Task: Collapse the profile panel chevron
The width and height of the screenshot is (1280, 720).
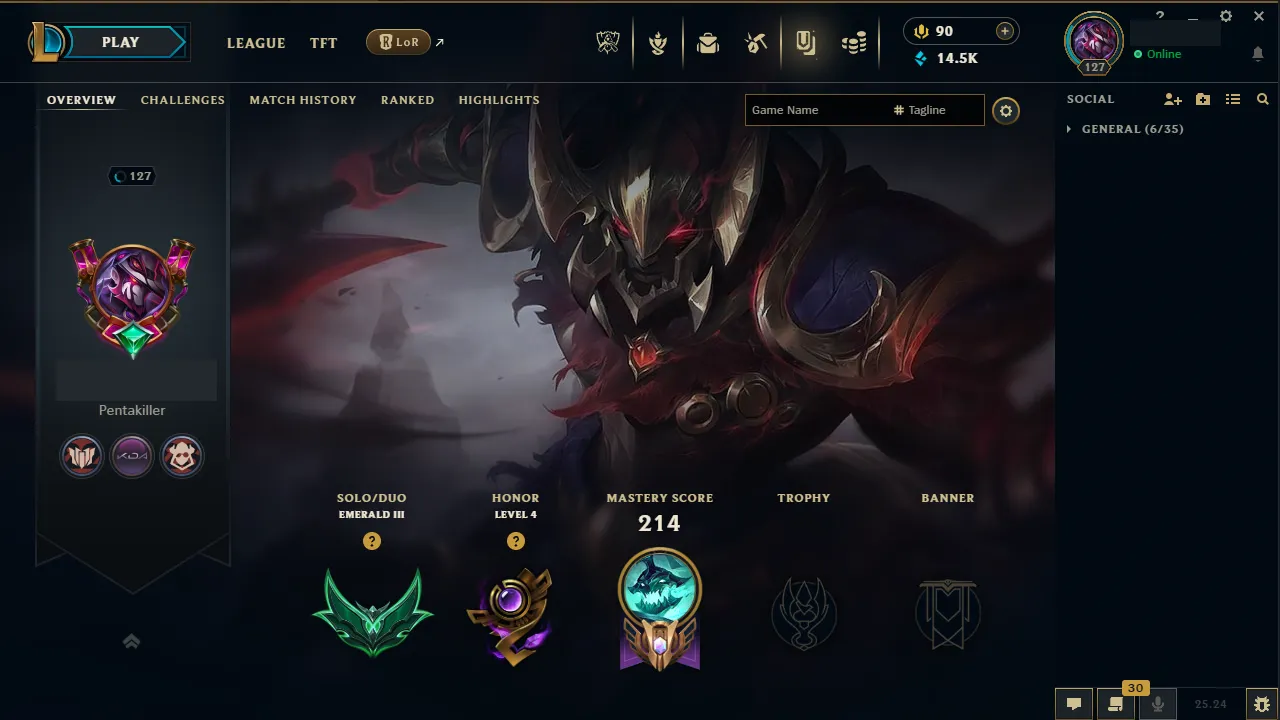Action: click(x=131, y=641)
